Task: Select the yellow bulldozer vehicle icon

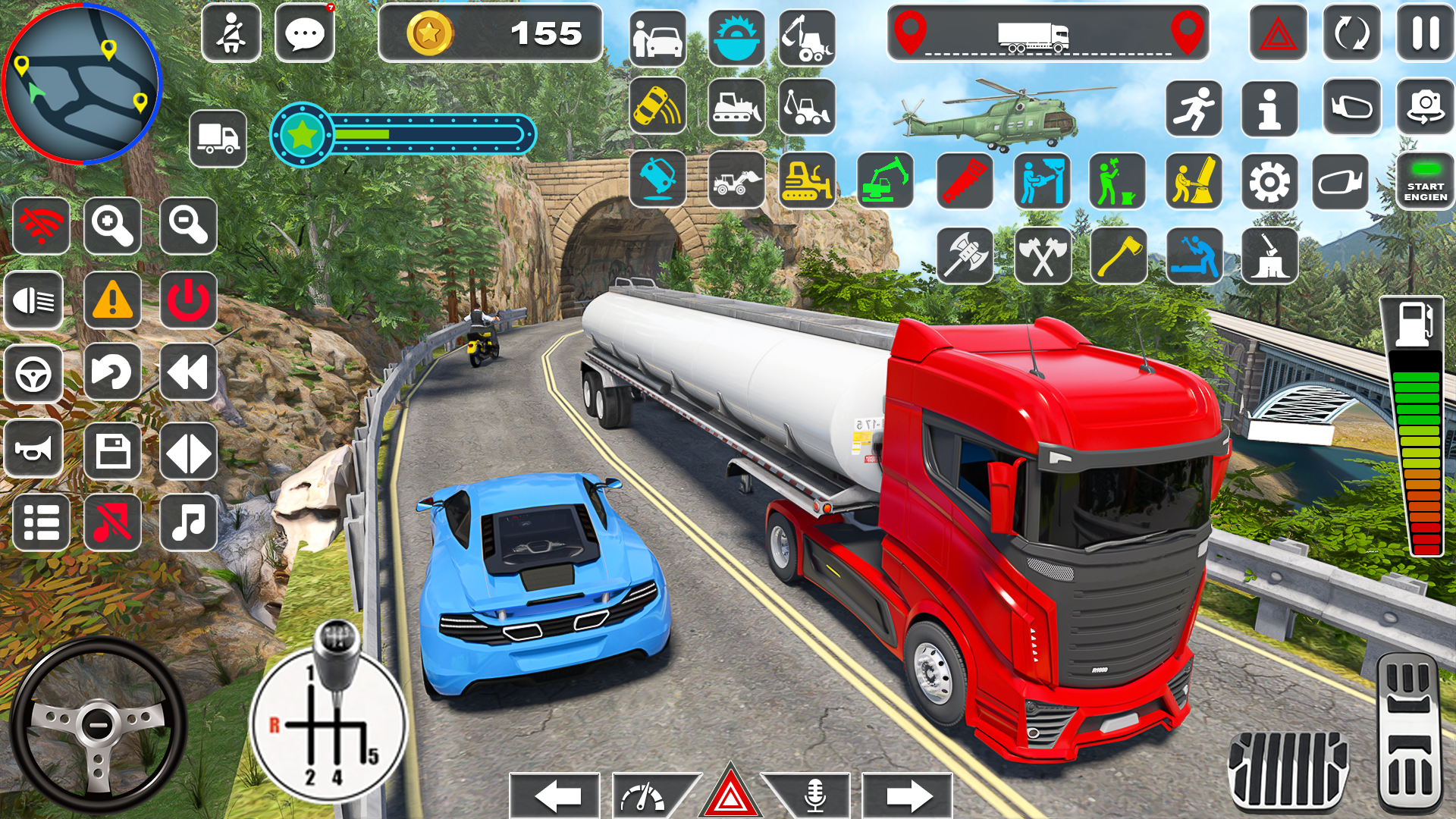Action: (x=807, y=180)
